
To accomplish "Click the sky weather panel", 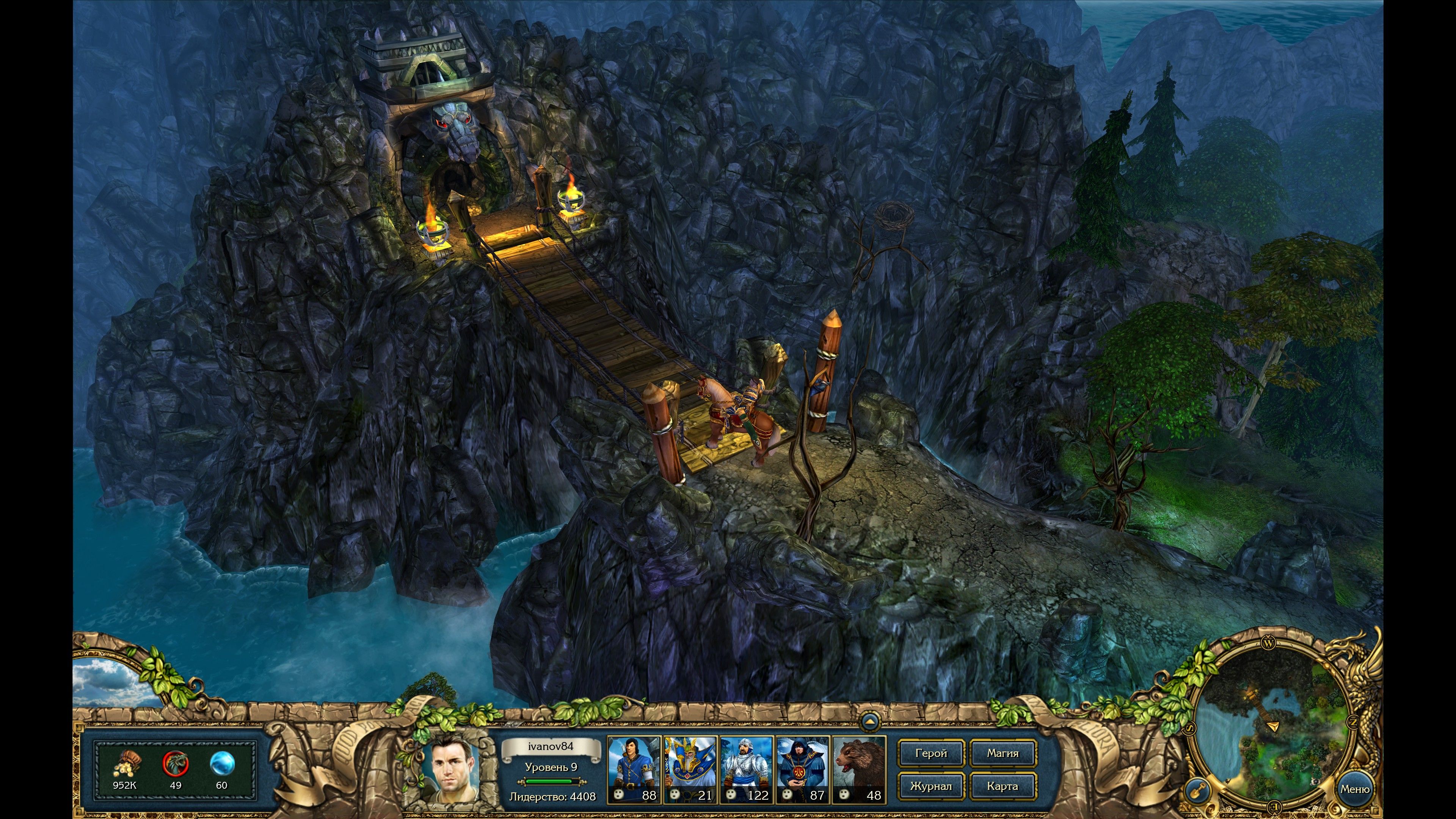I will (107, 681).
